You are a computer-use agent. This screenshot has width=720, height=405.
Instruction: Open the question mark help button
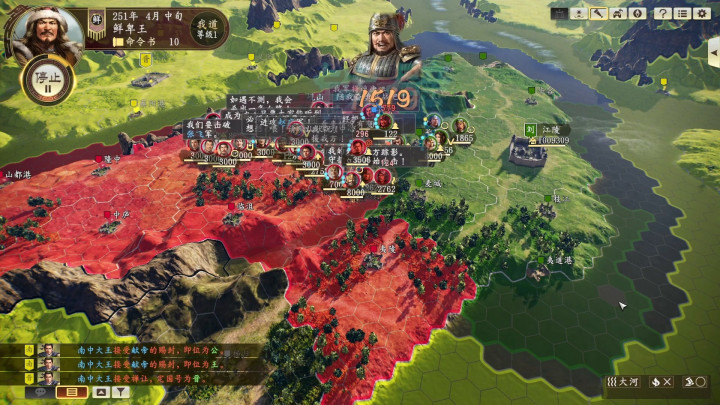pyautogui.click(x=662, y=13)
